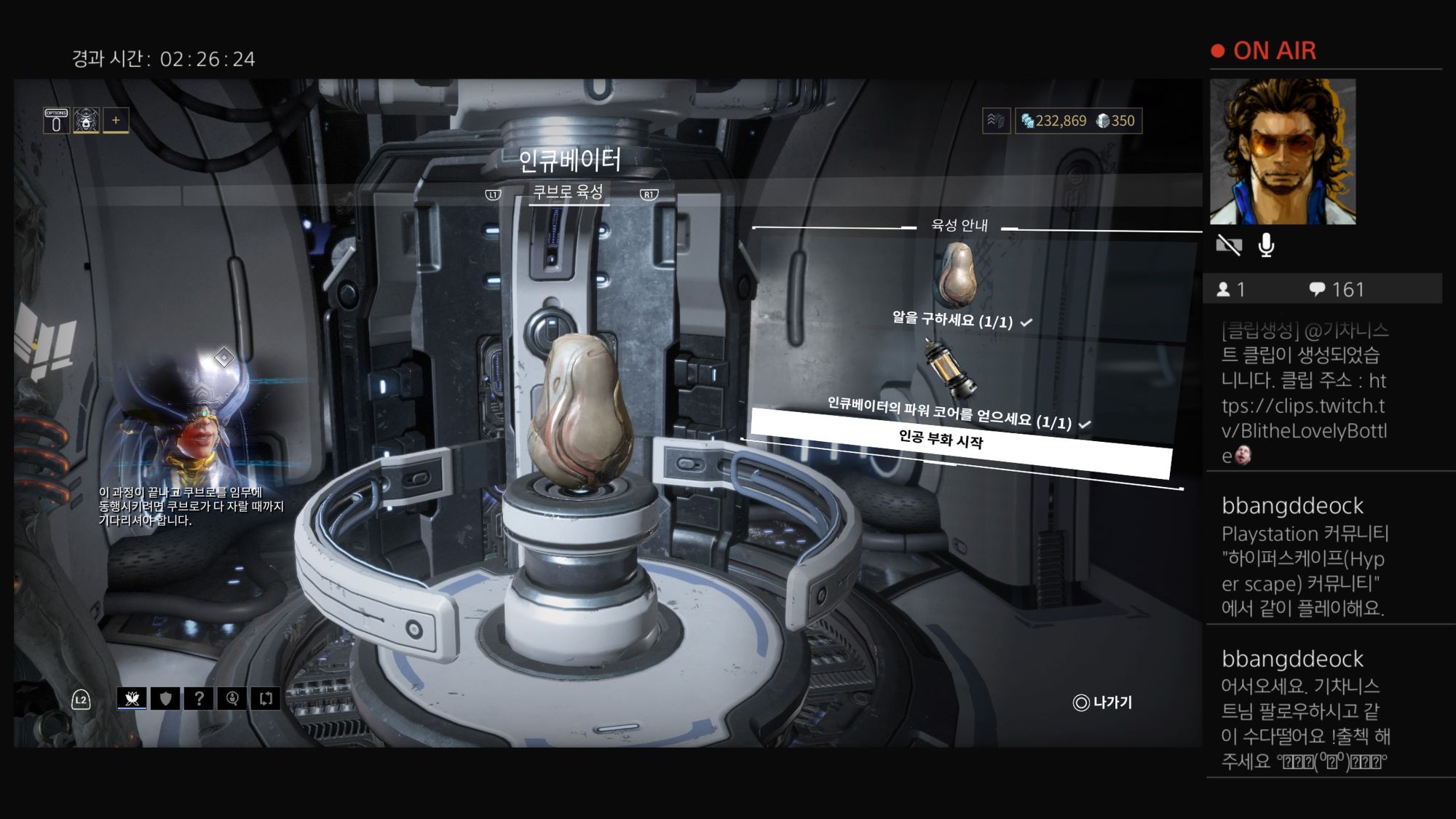
Task: Select the egg requirement item
Action: [x=956, y=277]
